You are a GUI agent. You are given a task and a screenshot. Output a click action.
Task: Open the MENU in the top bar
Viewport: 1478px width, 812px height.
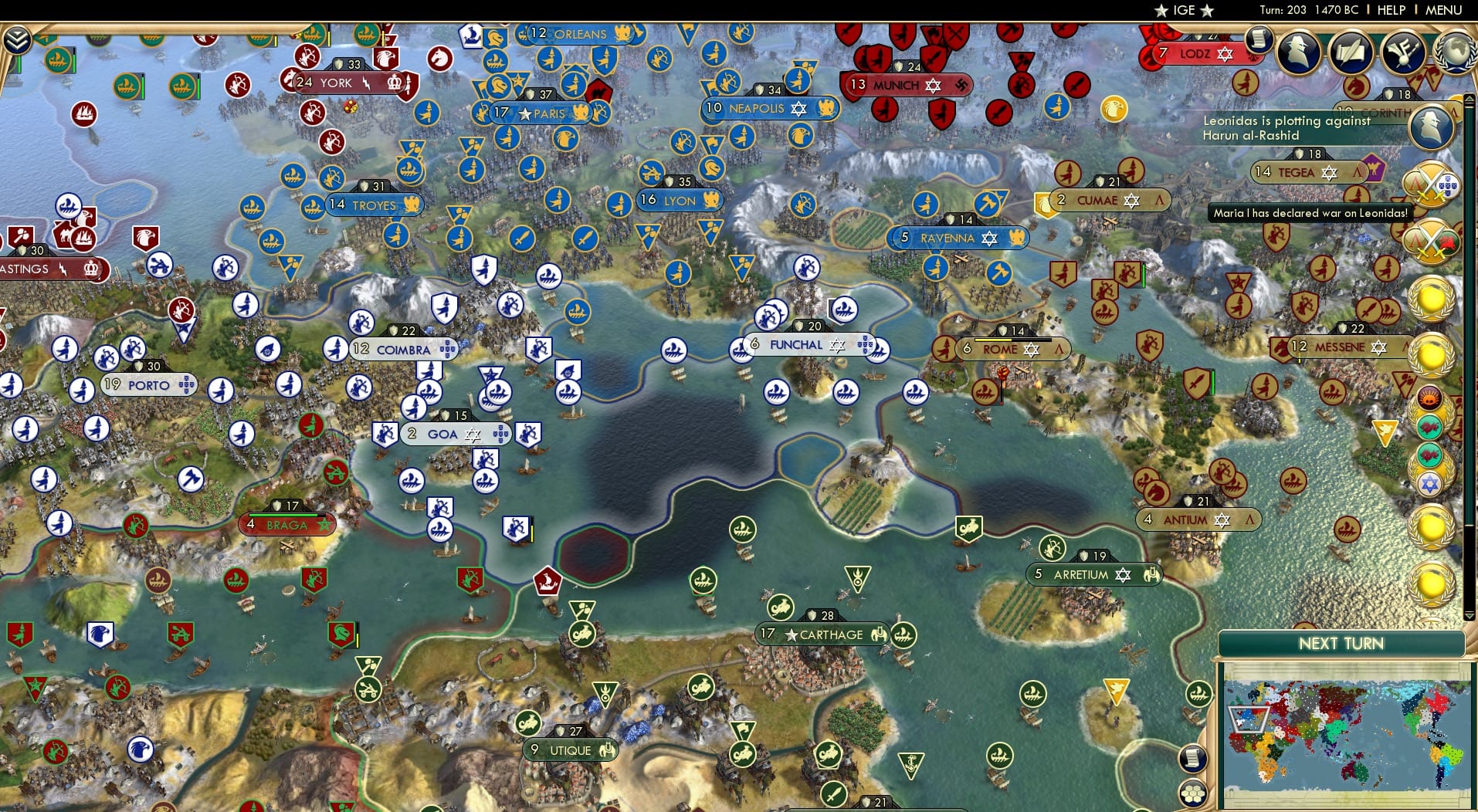click(1442, 10)
